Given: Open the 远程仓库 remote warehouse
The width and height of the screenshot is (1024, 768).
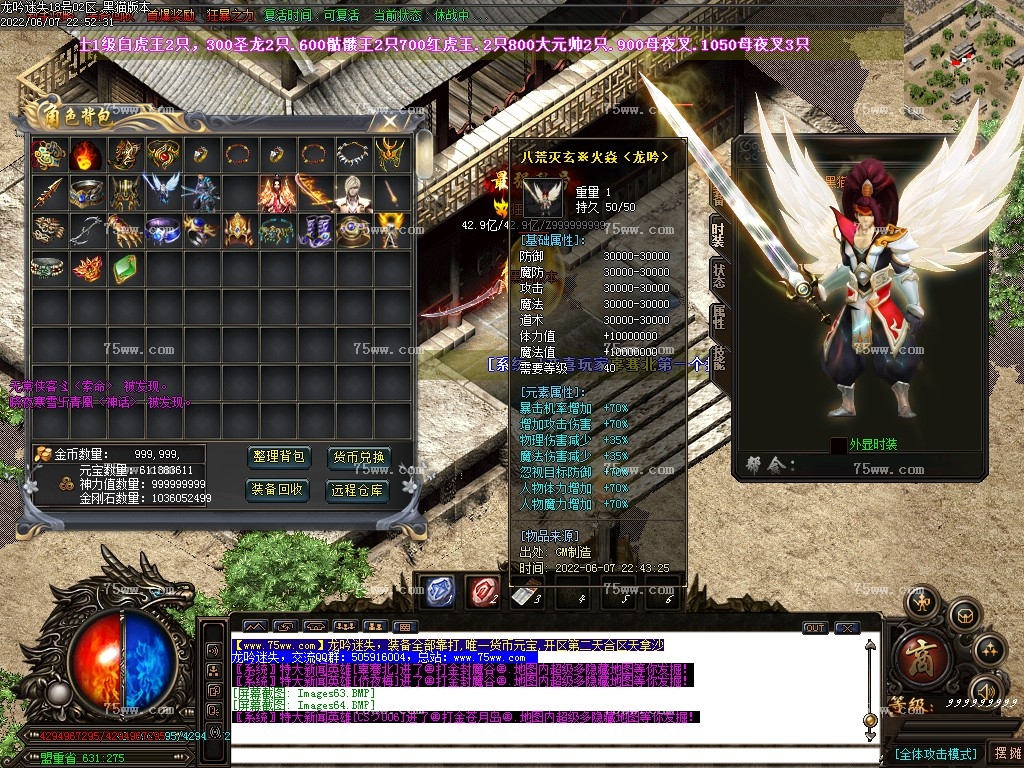Looking at the screenshot, I should (x=357, y=490).
